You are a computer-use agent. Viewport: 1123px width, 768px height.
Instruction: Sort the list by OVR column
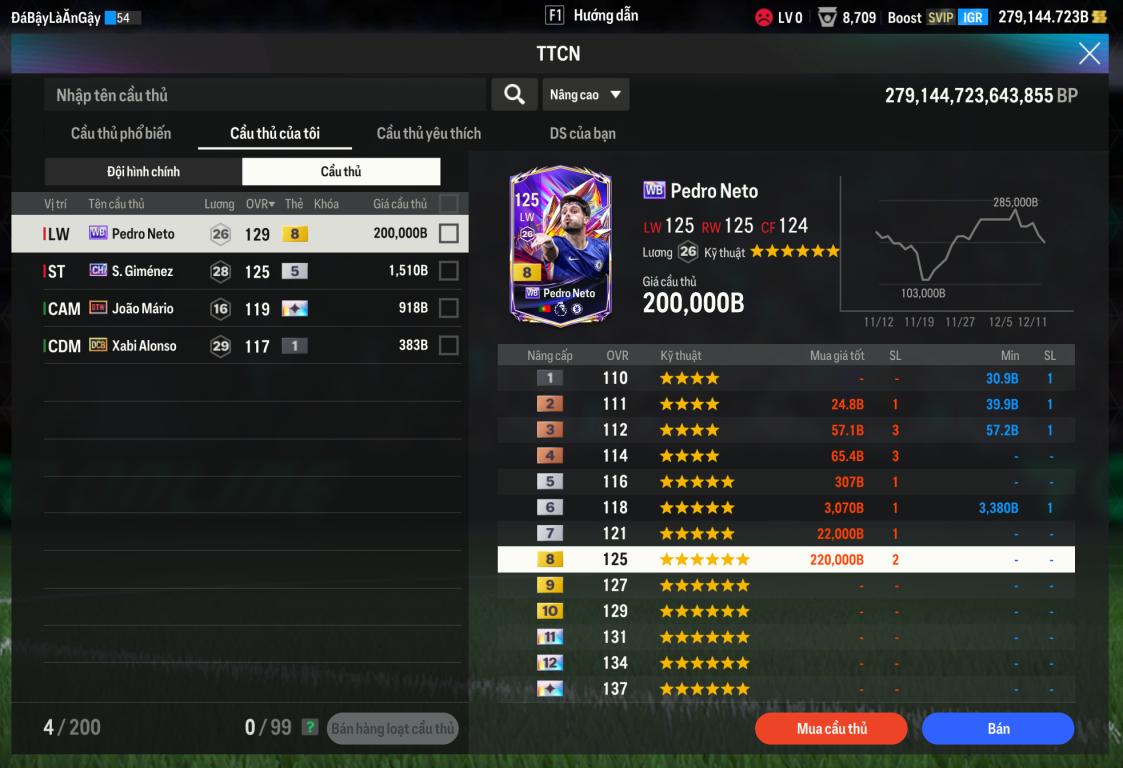coord(260,204)
